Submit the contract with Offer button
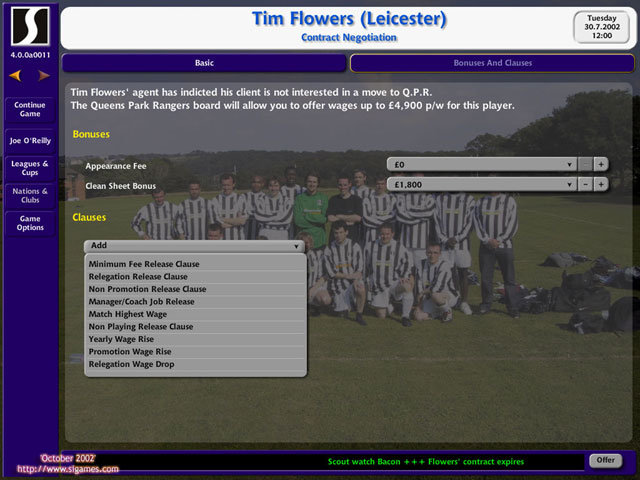The width and height of the screenshot is (640, 480). pos(606,460)
